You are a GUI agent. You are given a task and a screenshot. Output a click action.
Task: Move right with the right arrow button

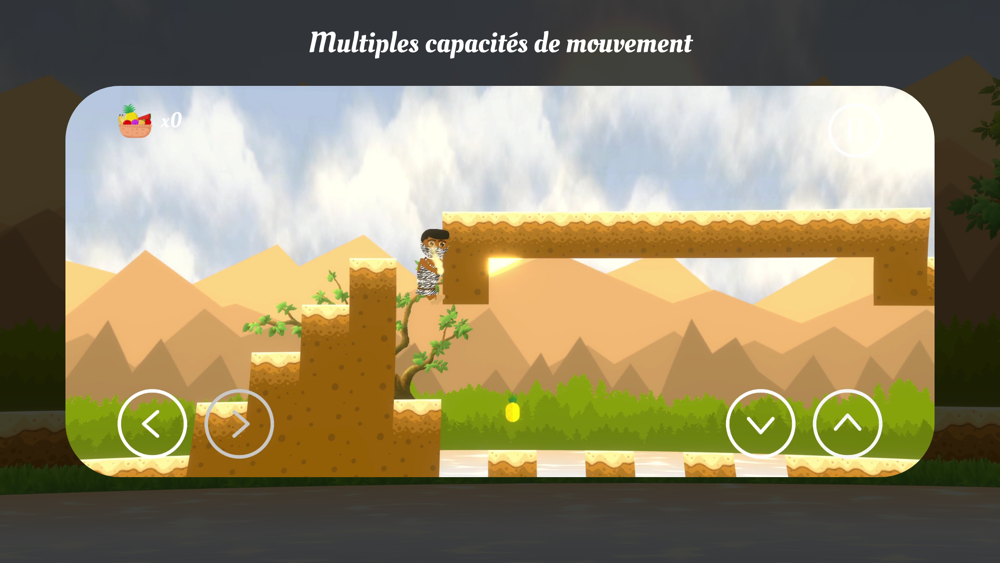click(x=240, y=424)
